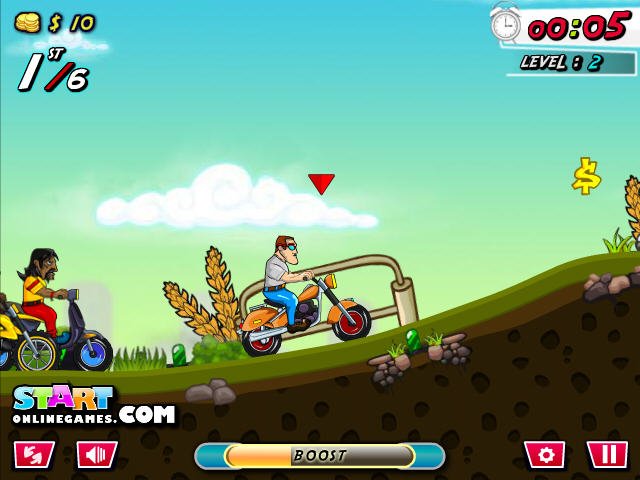The width and height of the screenshot is (640, 480).
Task: Open settings via the gear button
Action: pyautogui.click(x=545, y=455)
